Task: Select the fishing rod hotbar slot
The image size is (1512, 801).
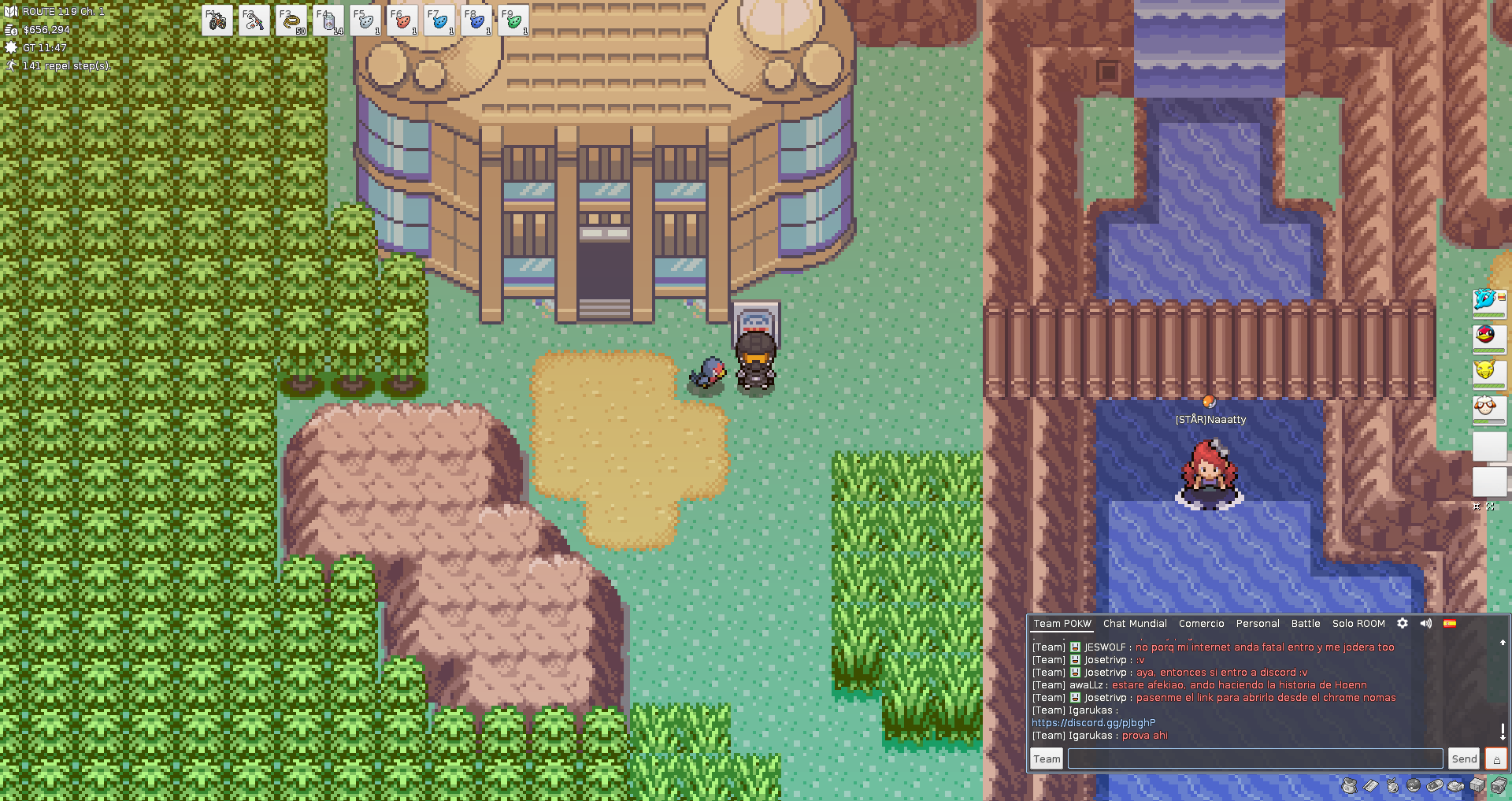Action: [254, 20]
